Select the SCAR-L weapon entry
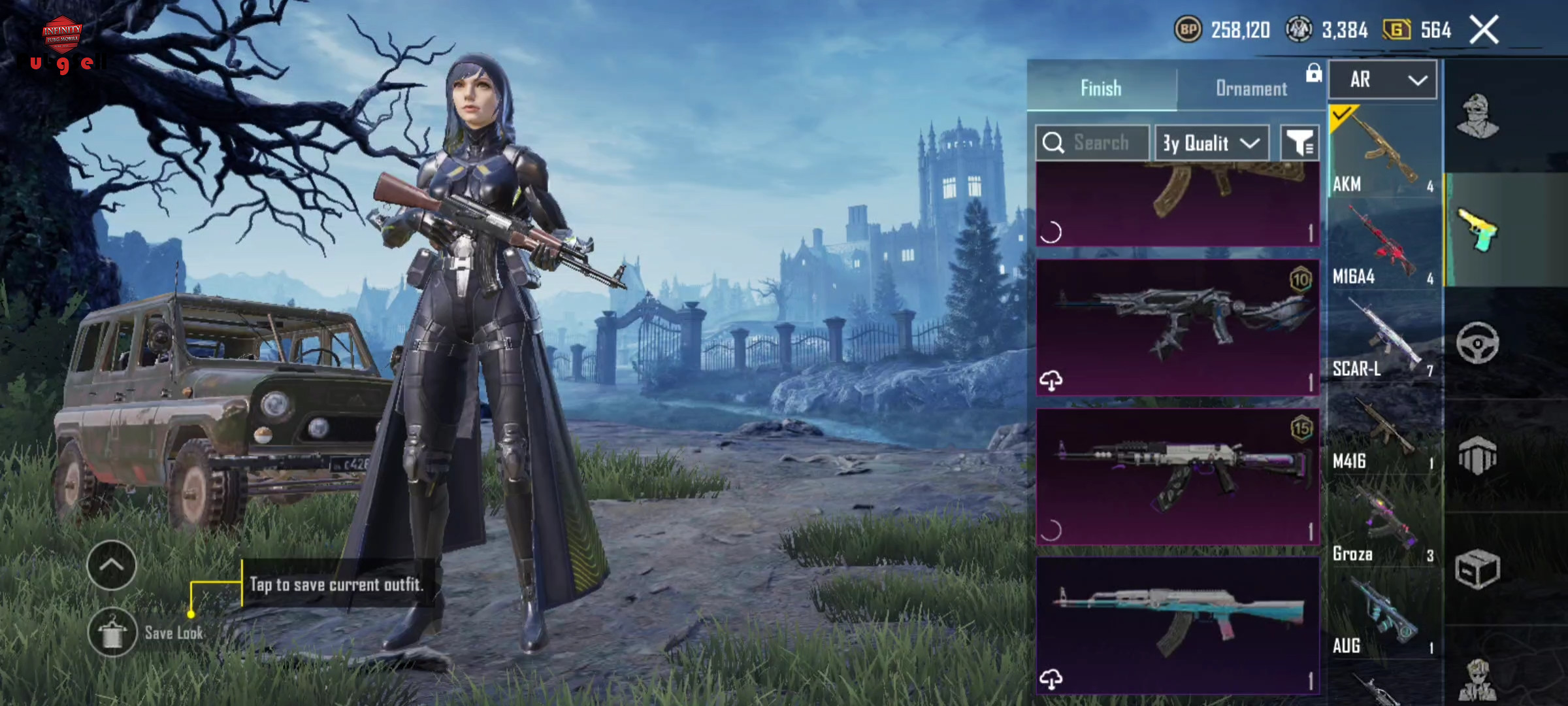The height and width of the screenshot is (706, 1568). [1384, 337]
